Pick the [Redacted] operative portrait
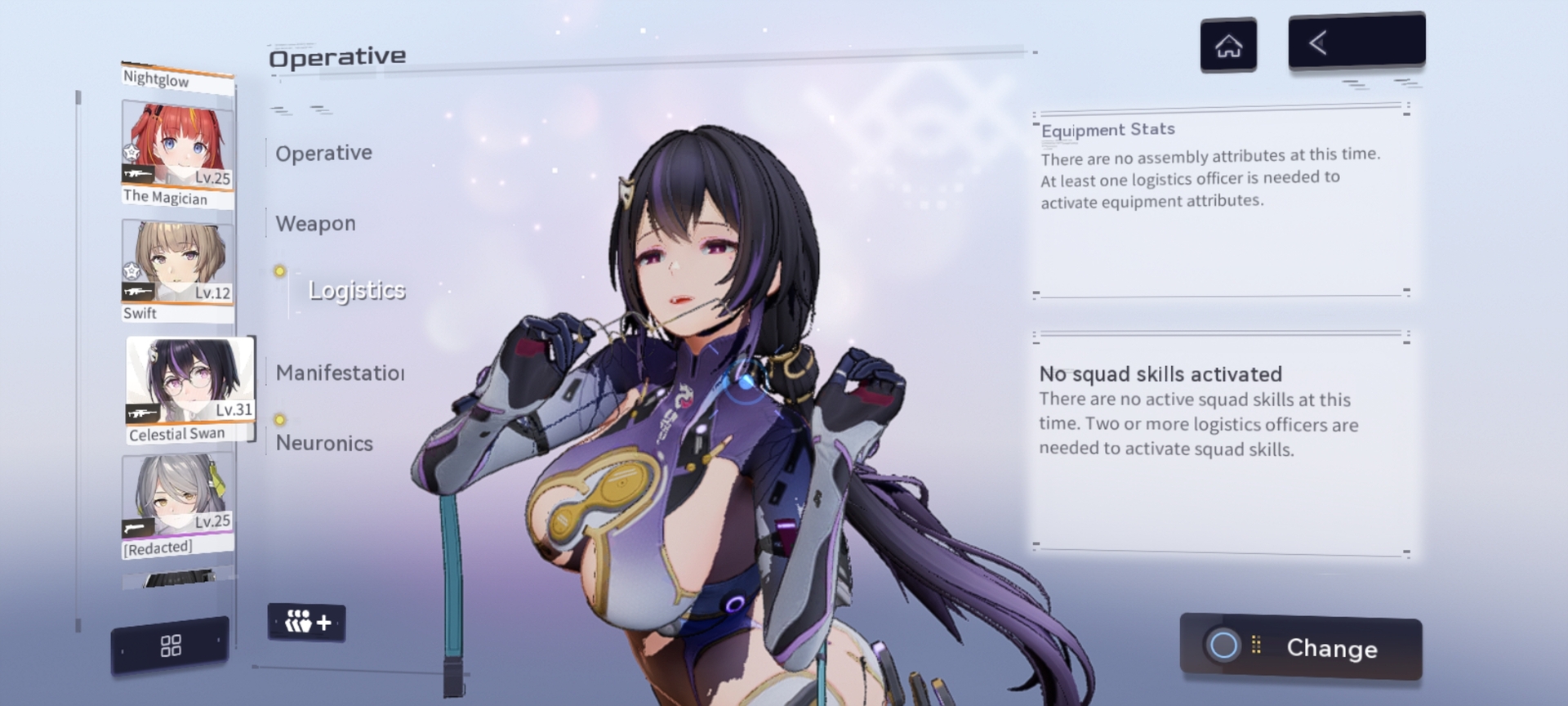The height and width of the screenshot is (706, 1568). click(x=177, y=505)
